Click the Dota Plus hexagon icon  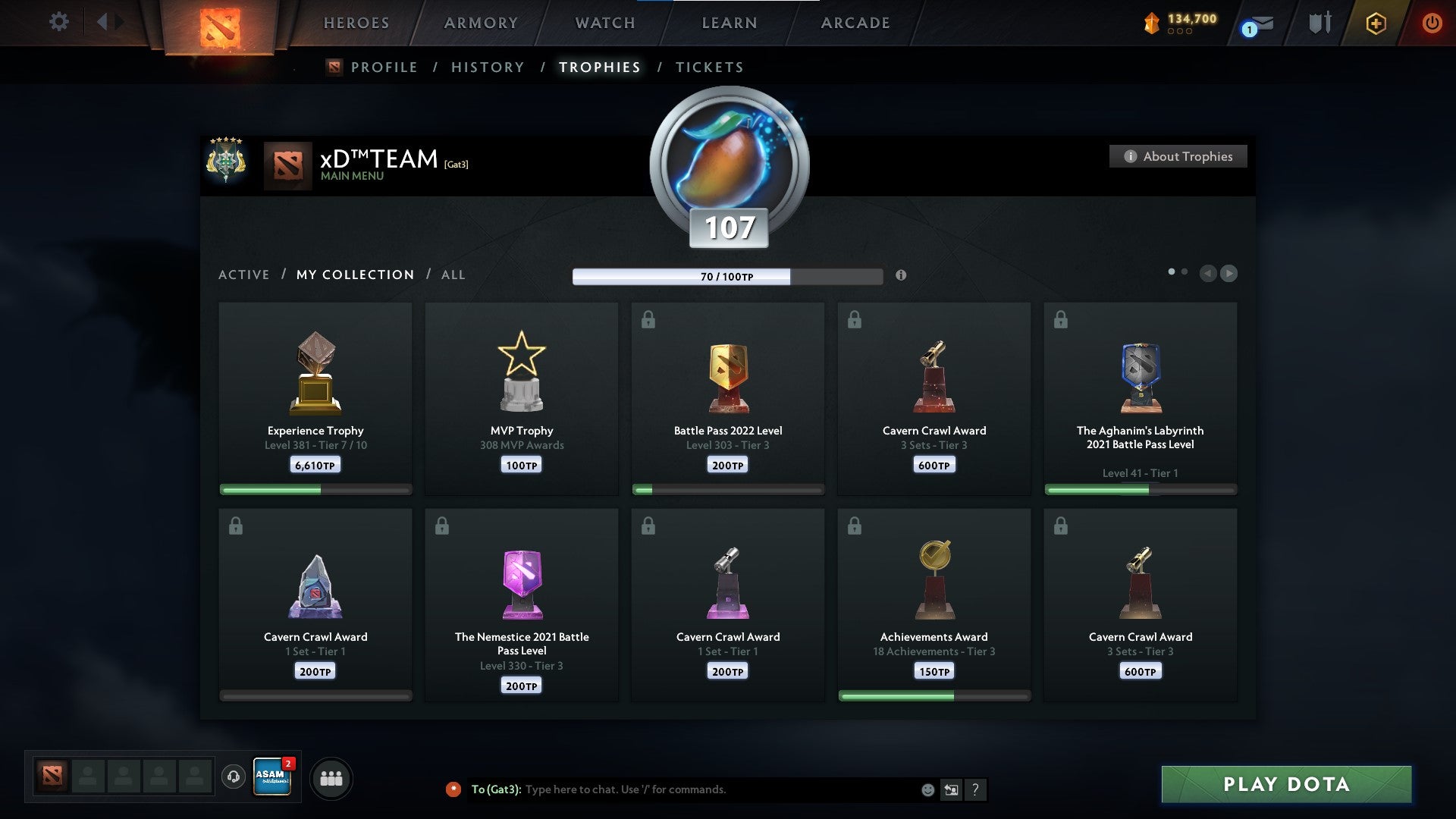coord(1377,23)
